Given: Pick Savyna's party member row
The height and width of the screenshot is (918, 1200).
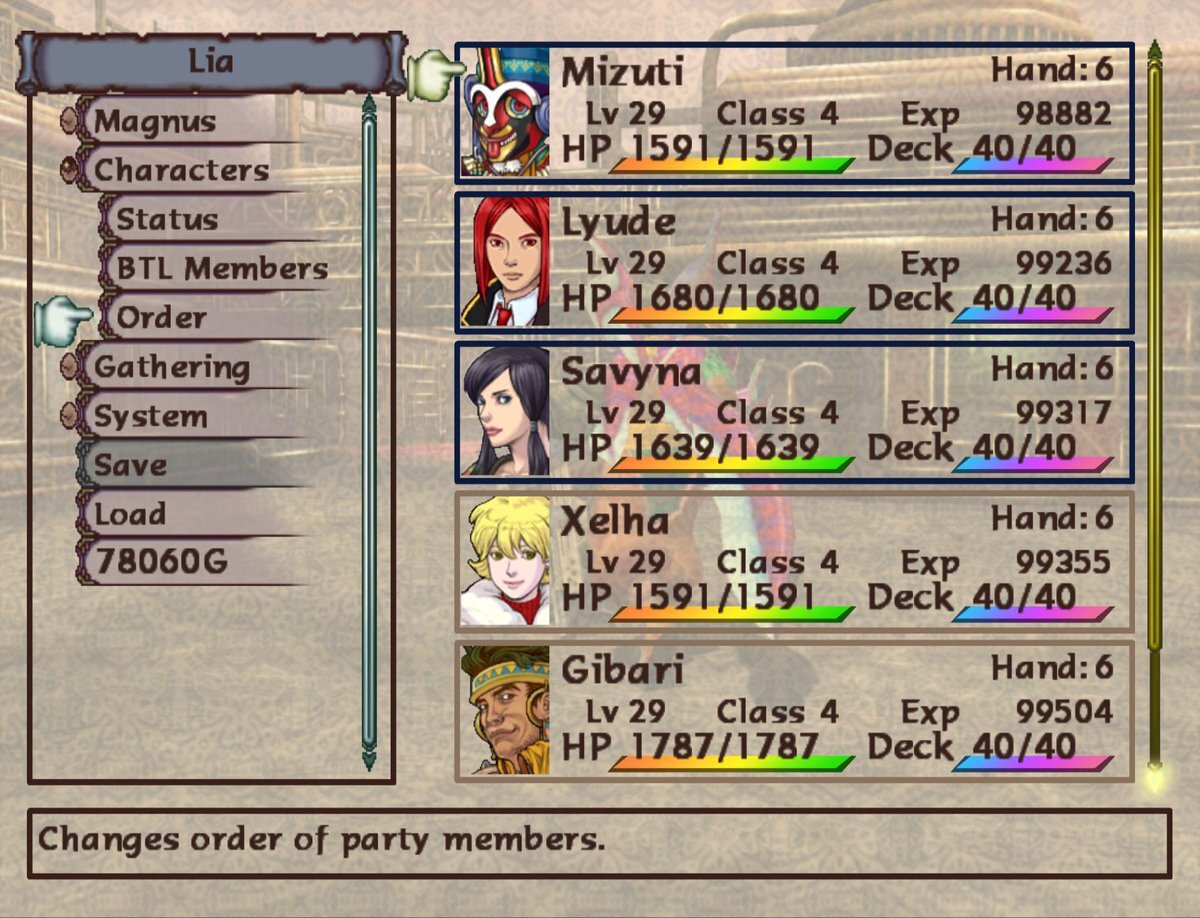Looking at the screenshot, I should point(795,412).
